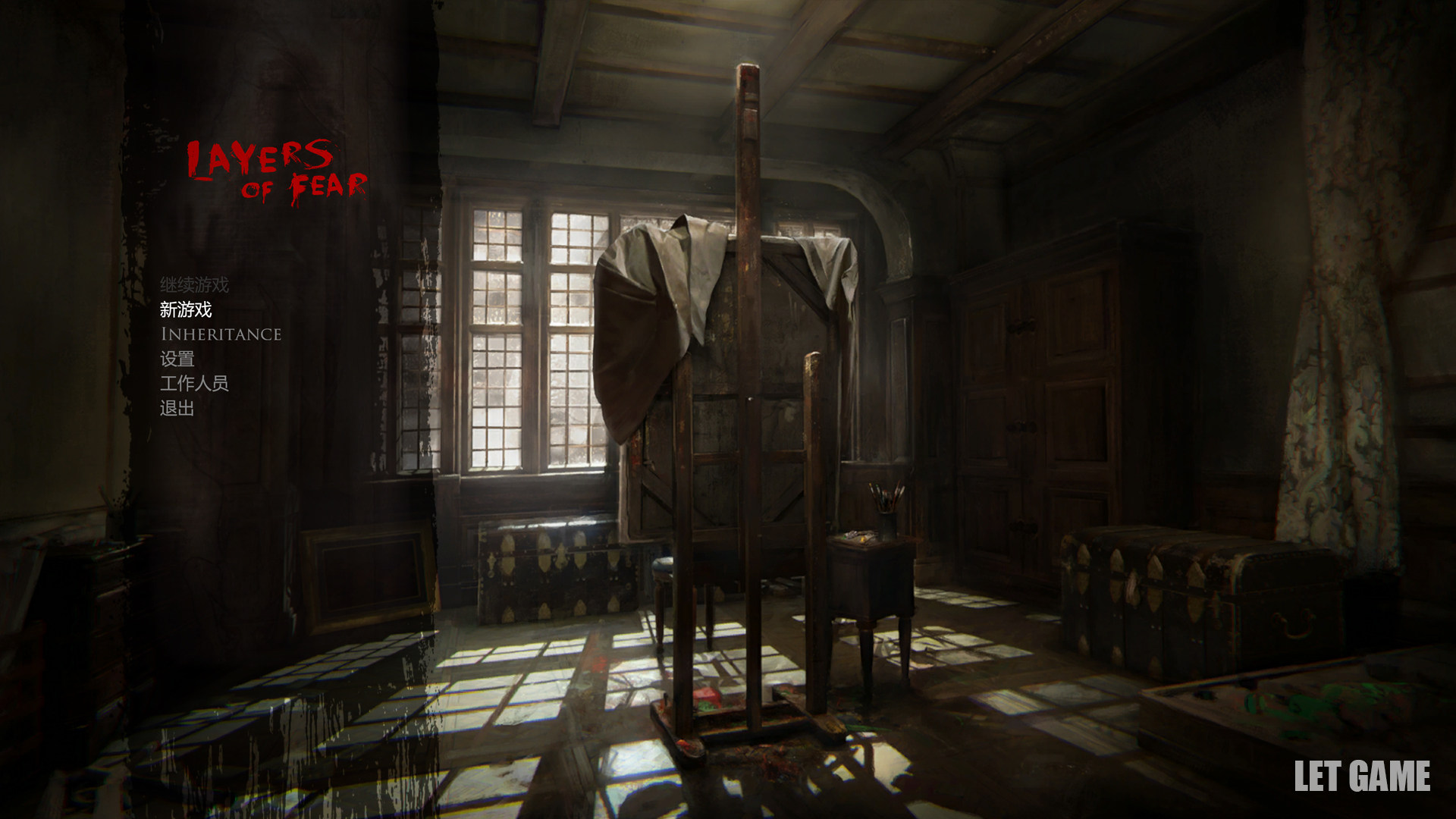The image size is (1456, 819).
Task: Select 继续游戏 to continue the game
Action: pyautogui.click(x=194, y=285)
